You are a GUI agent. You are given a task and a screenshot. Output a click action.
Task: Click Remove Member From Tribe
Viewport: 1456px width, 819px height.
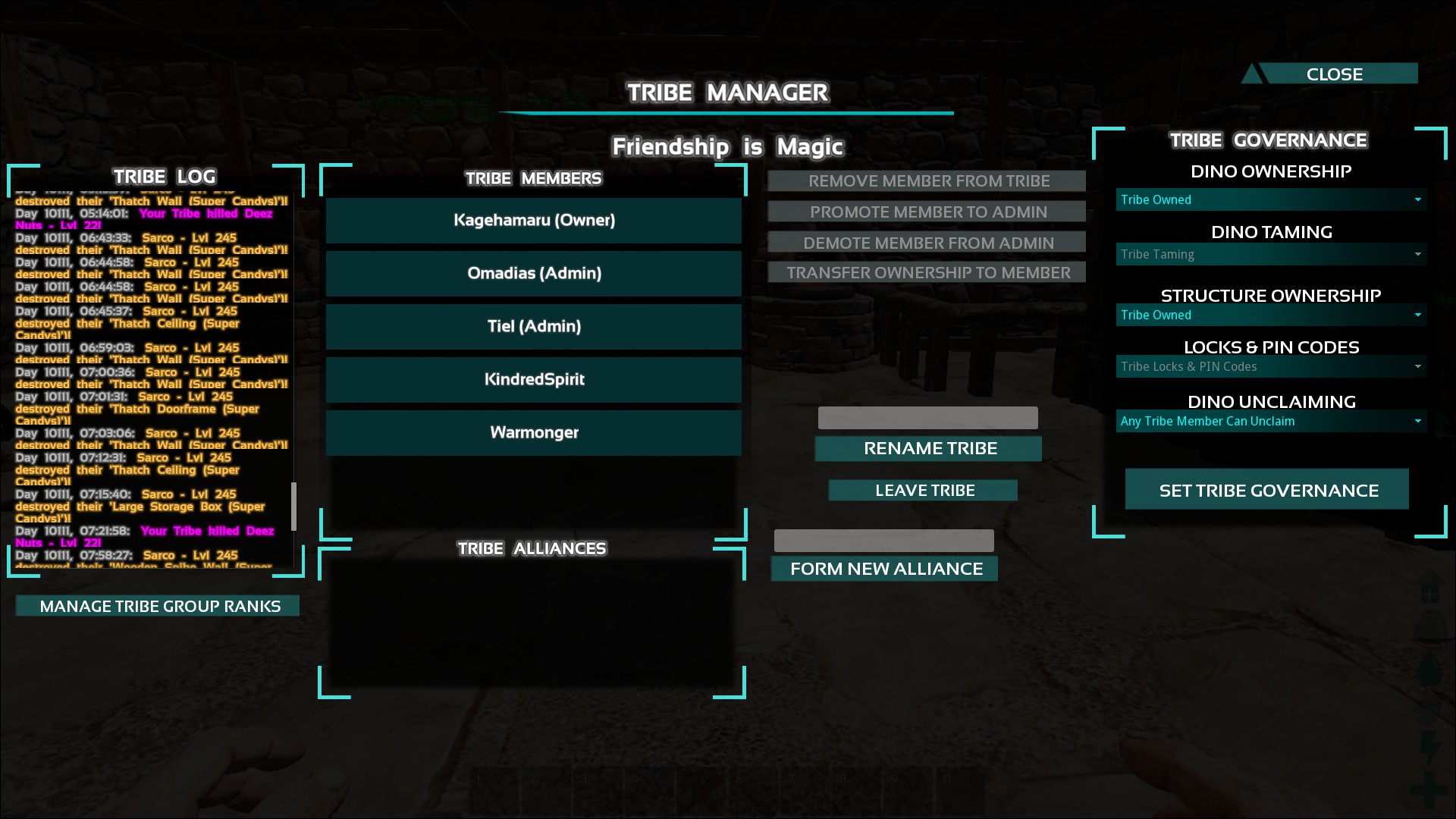(x=927, y=181)
